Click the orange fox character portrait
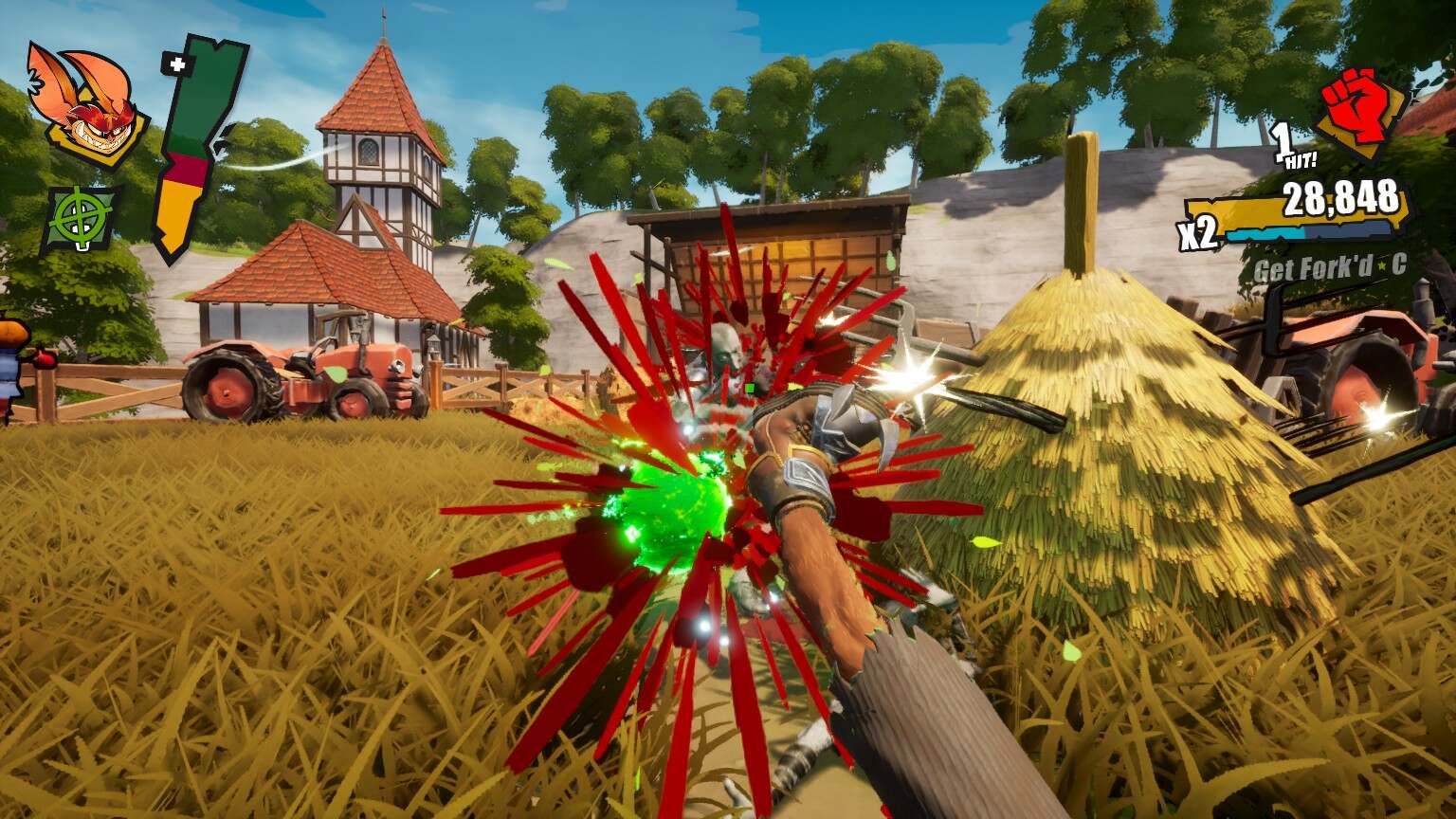The width and height of the screenshot is (1456, 819). tap(86, 105)
